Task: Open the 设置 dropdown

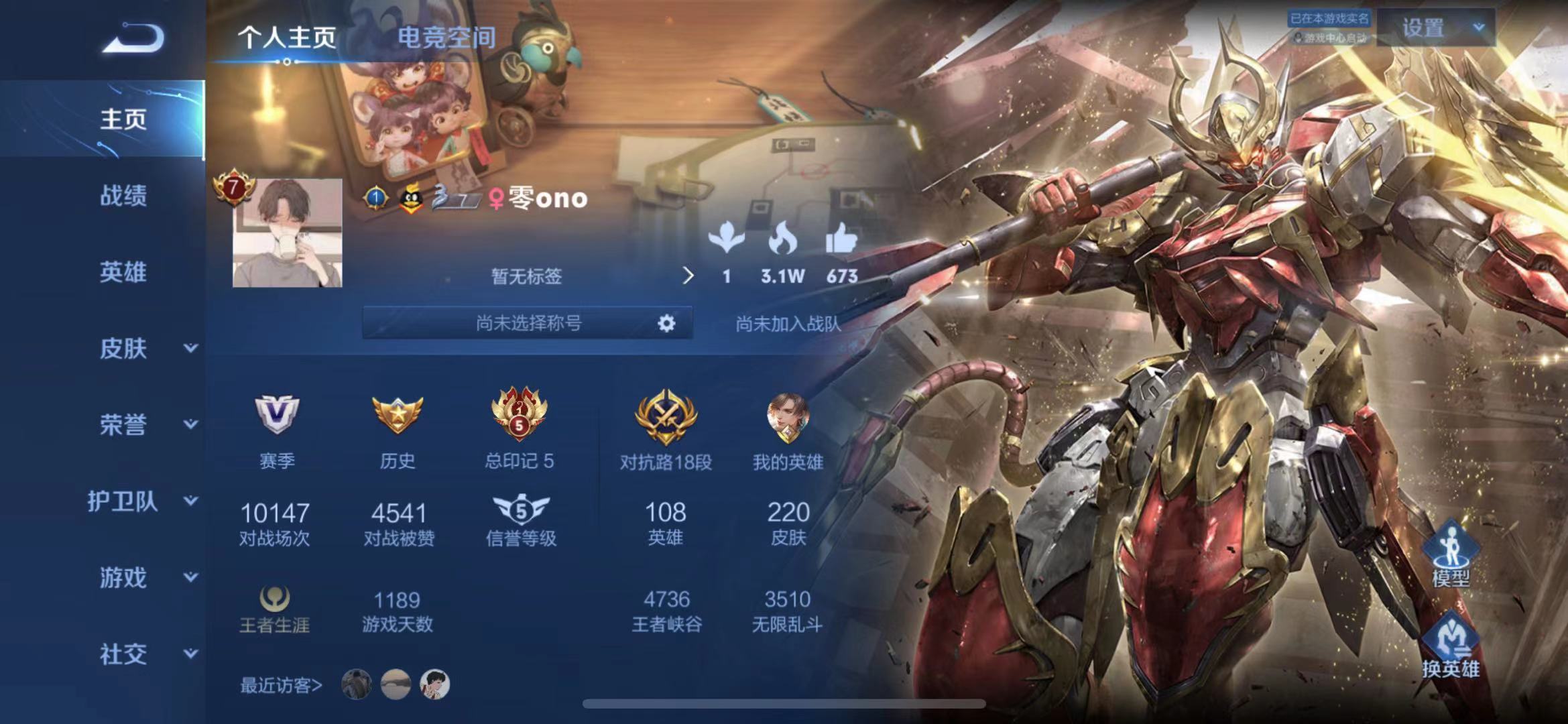Action: coord(1436,28)
